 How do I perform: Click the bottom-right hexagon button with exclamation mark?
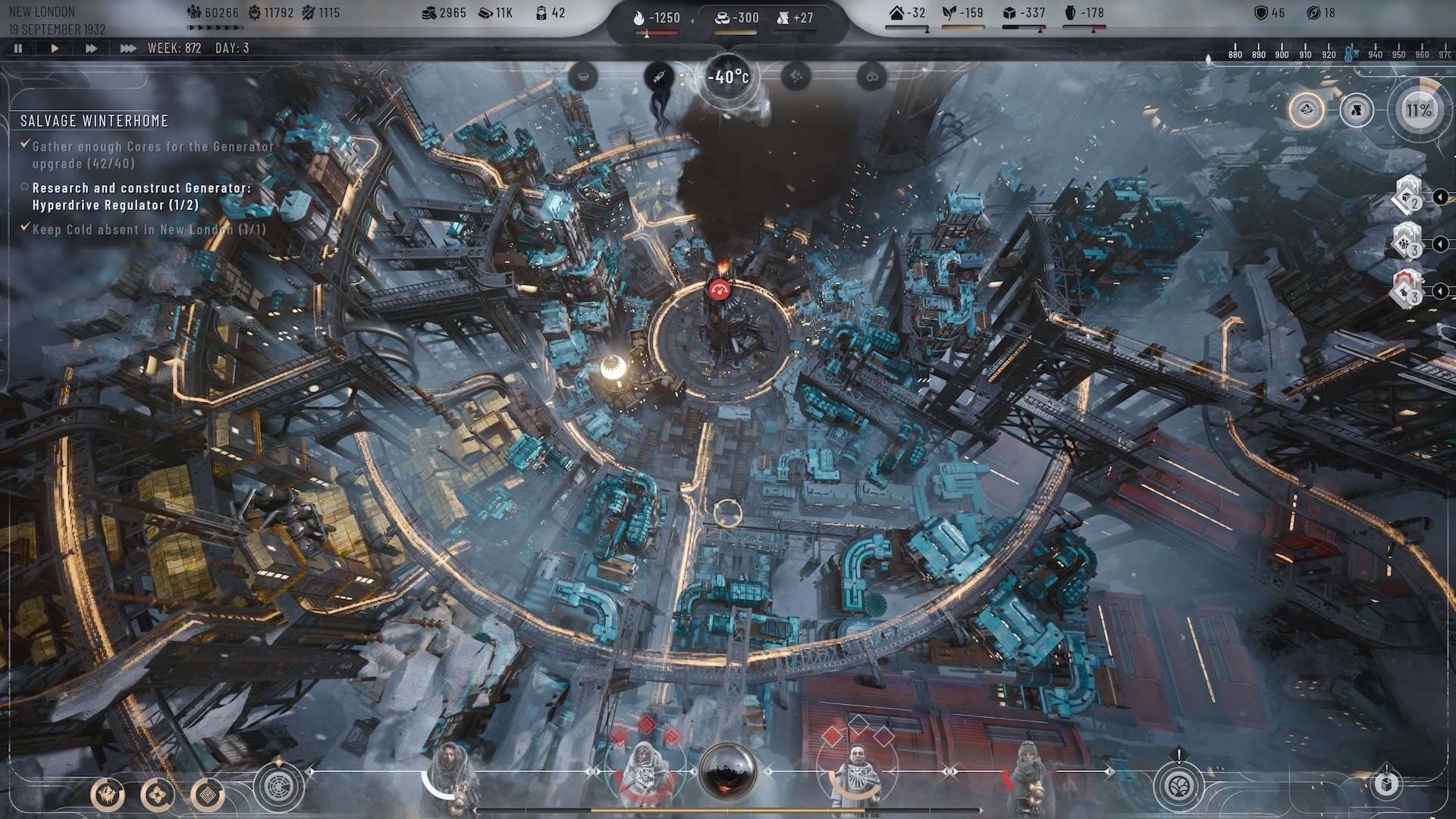pyautogui.click(x=1386, y=784)
